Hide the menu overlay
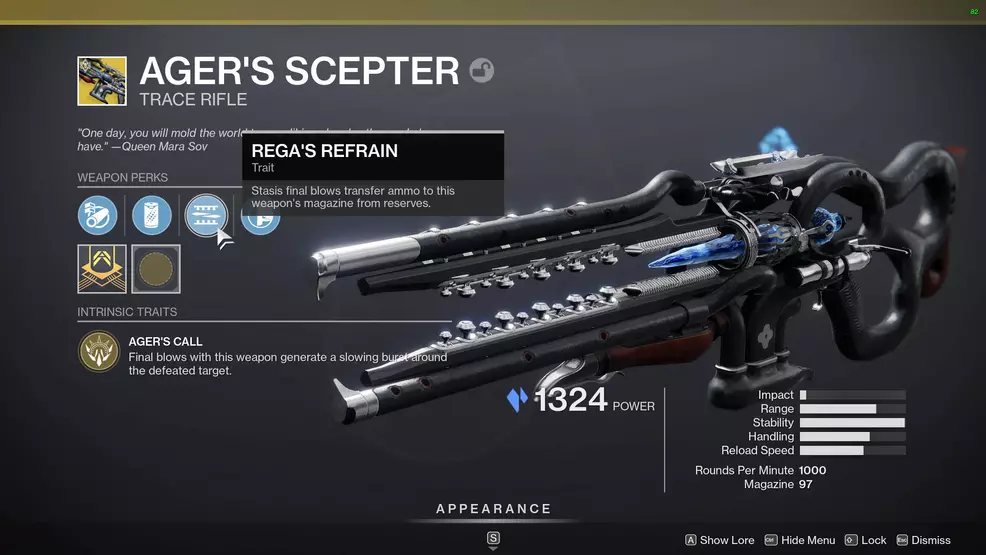Viewport: 986px width, 555px height. (799, 540)
